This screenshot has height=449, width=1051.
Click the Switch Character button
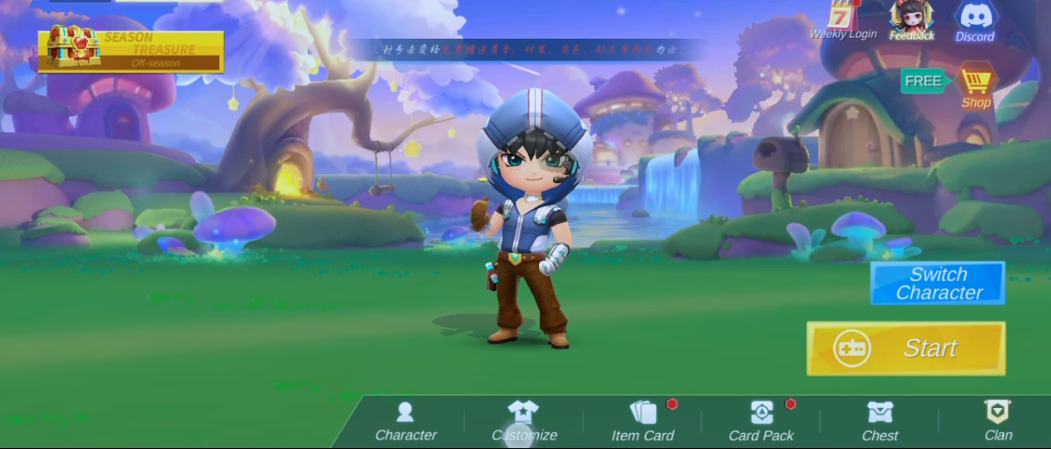(x=937, y=283)
